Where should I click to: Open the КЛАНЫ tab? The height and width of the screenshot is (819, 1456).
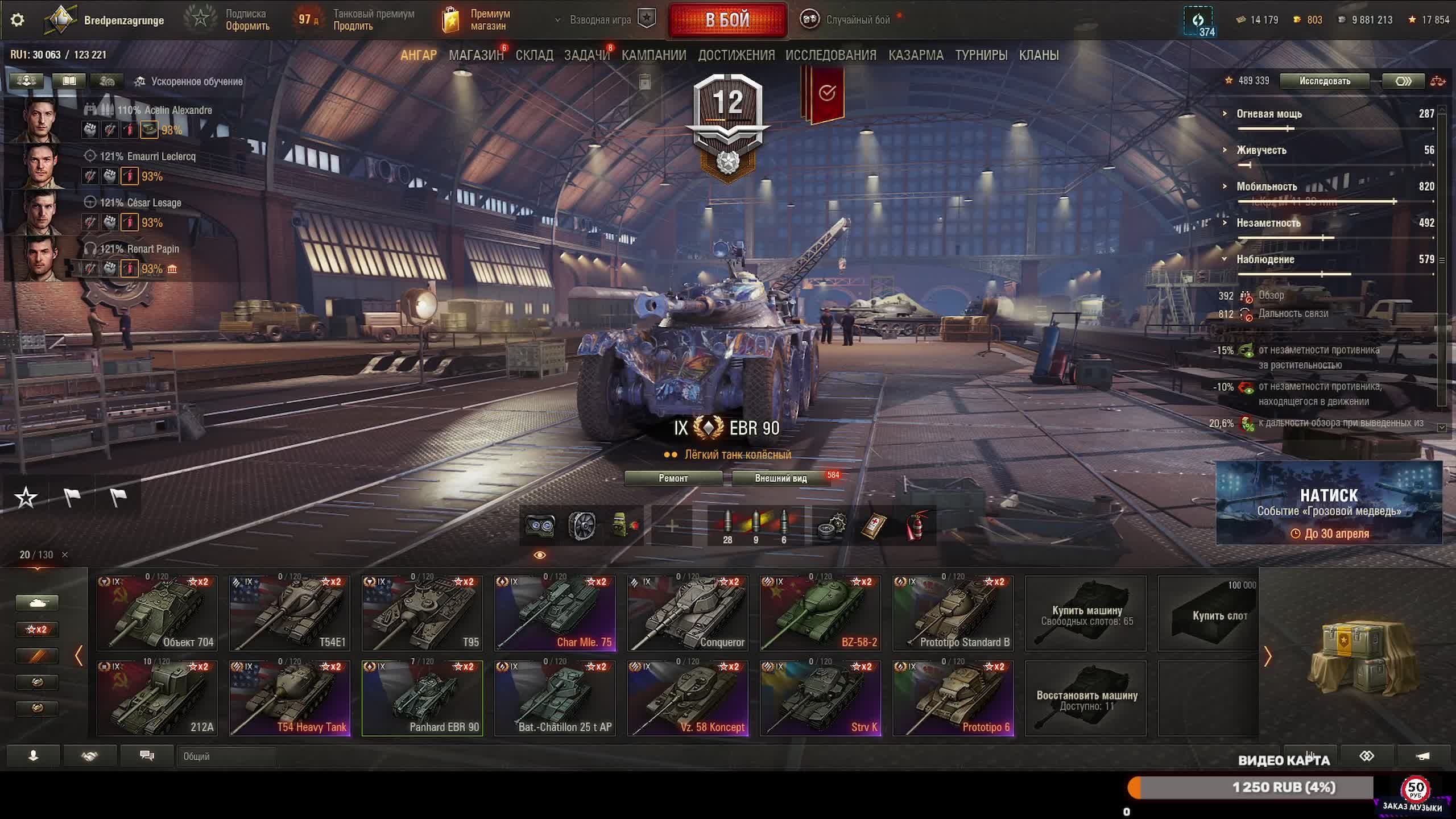click(x=1039, y=55)
